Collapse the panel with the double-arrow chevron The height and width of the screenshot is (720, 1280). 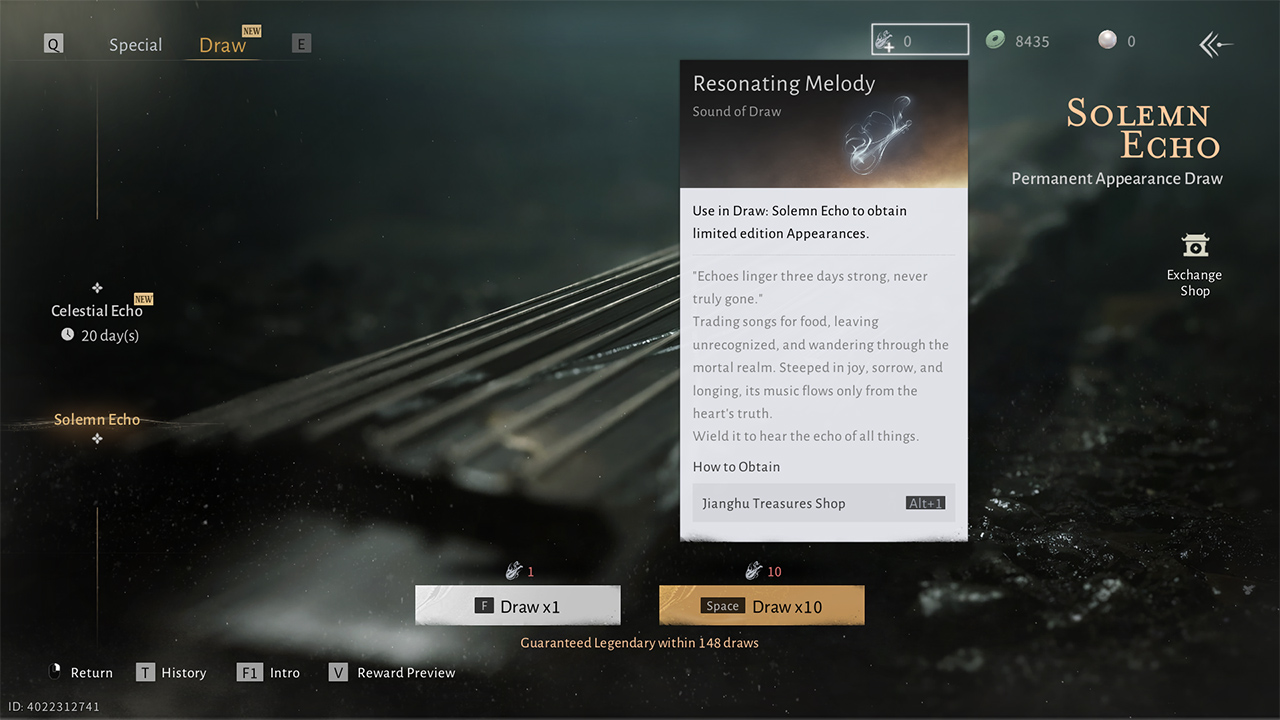click(x=1213, y=44)
